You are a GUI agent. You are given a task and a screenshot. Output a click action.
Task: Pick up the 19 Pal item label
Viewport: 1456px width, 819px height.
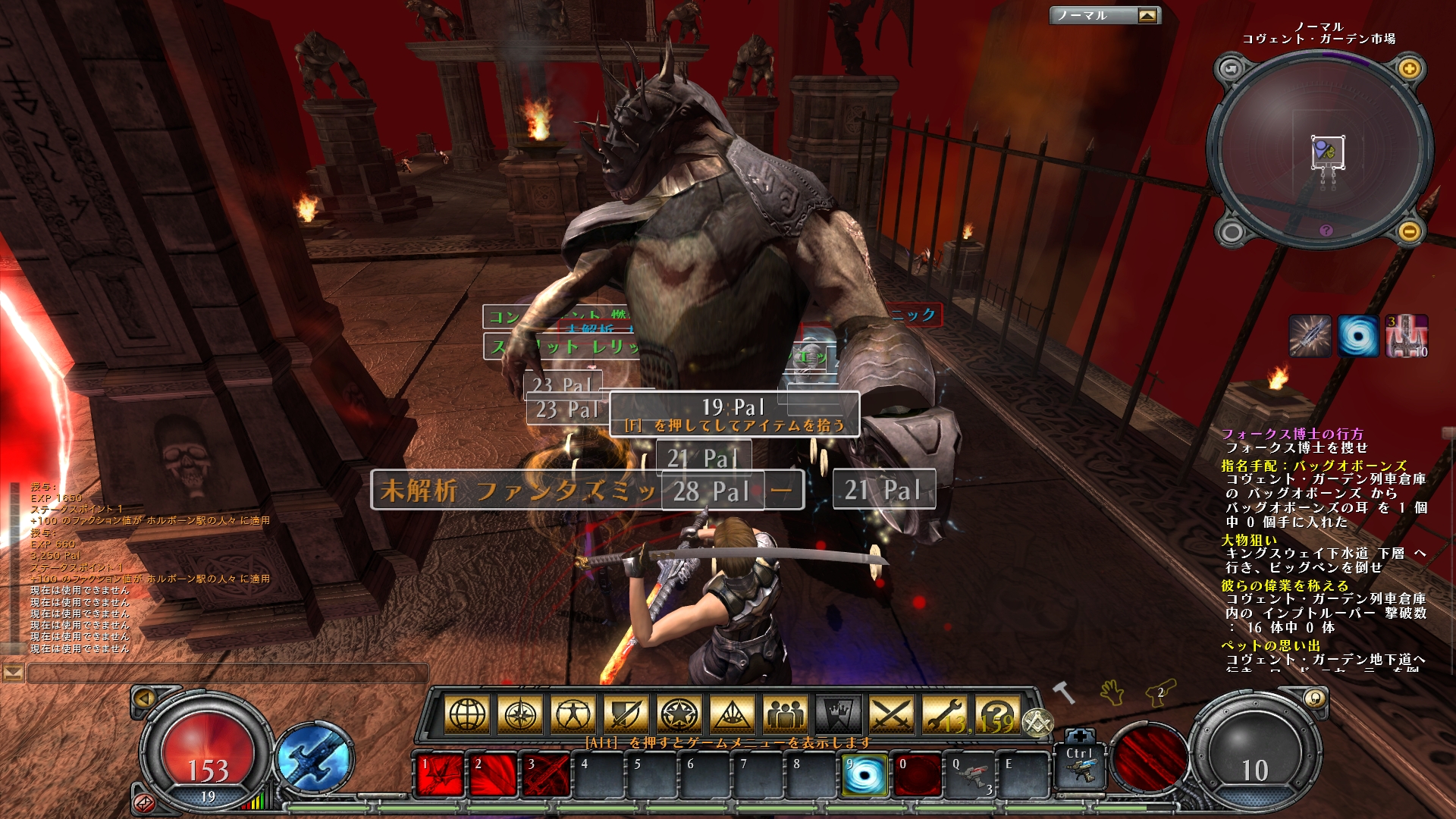click(x=733, y=413)
